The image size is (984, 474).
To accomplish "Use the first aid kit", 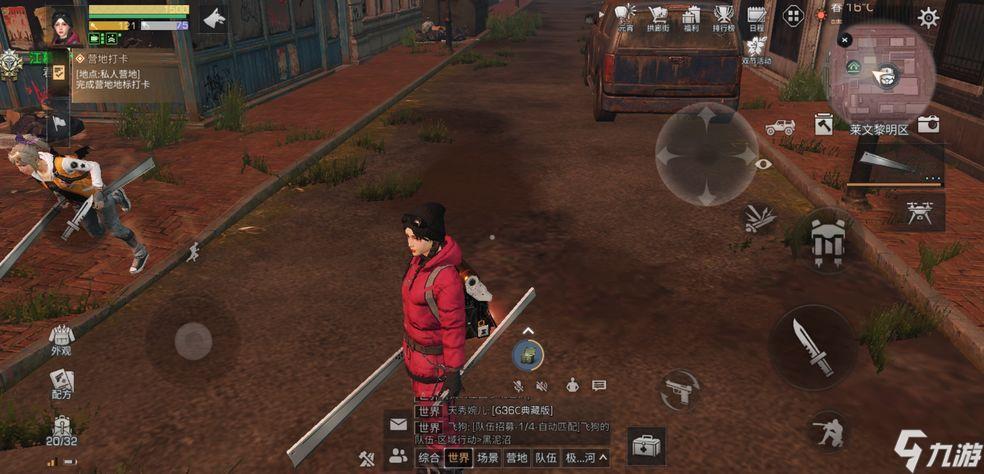I will pyautogui.click(x=647, y=445).
